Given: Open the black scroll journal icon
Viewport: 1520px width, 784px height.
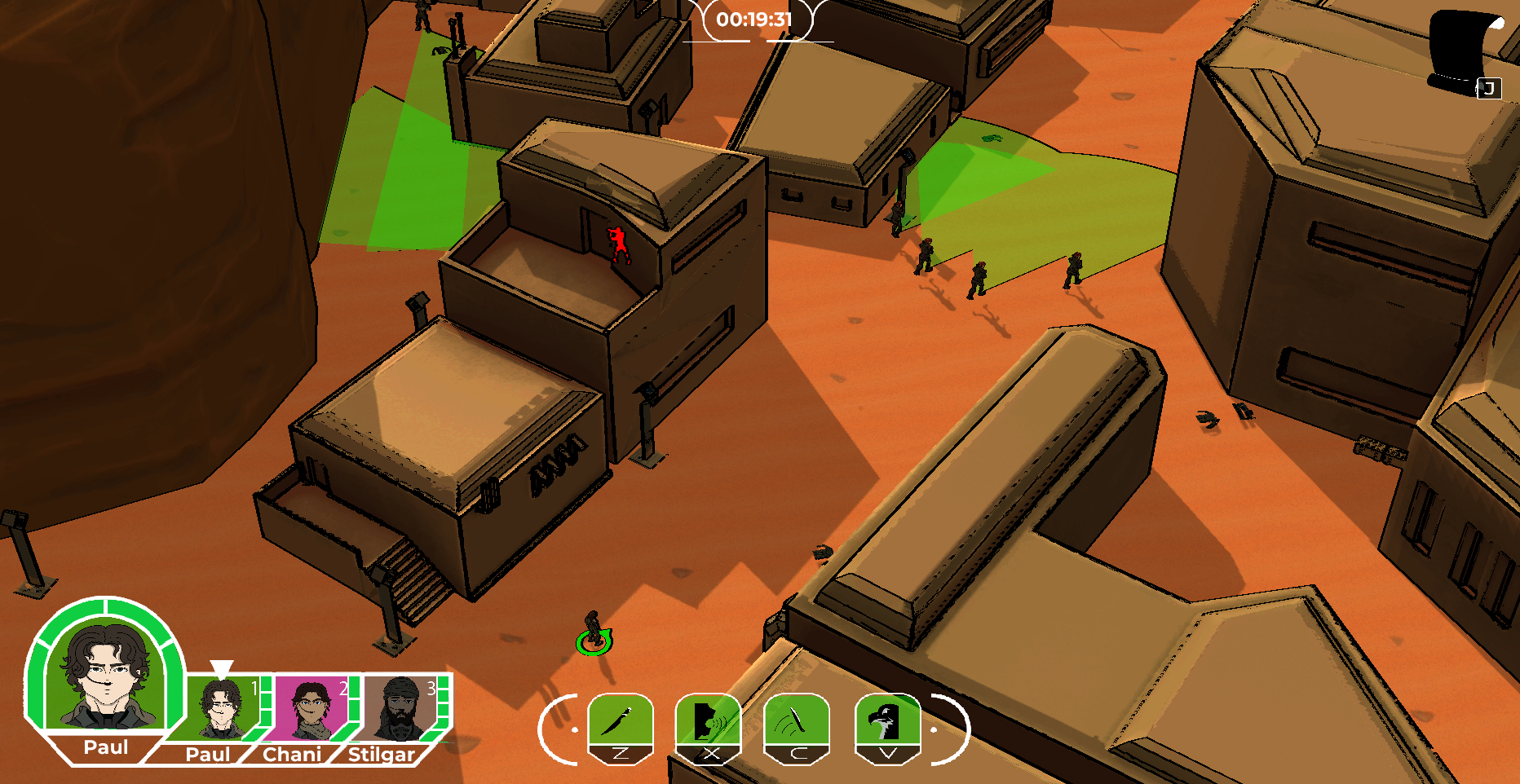Looking at the screenshot, I should click(x=1465, y=51).
